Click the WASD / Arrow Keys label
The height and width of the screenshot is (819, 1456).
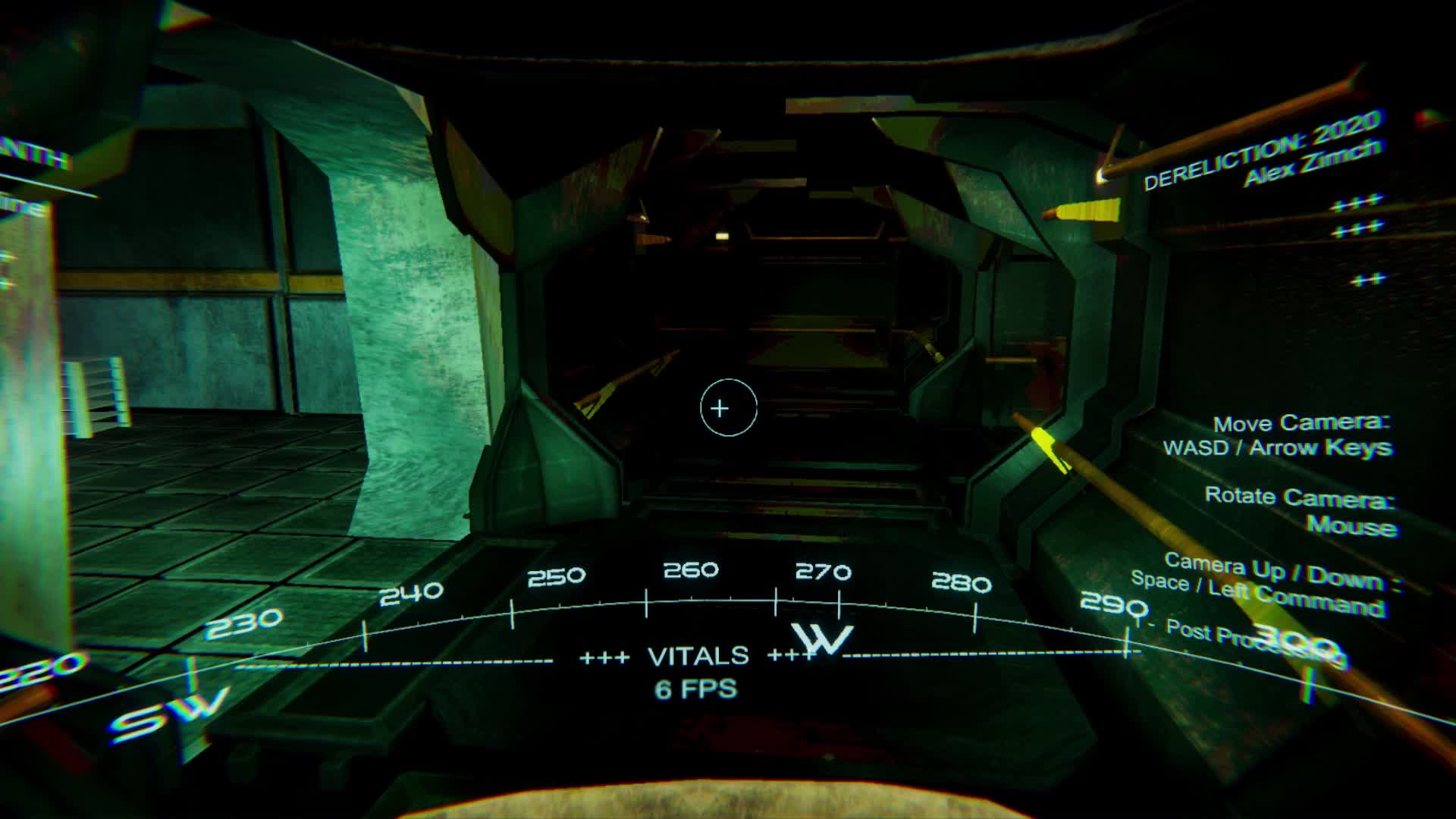(x=1280, y=447)
